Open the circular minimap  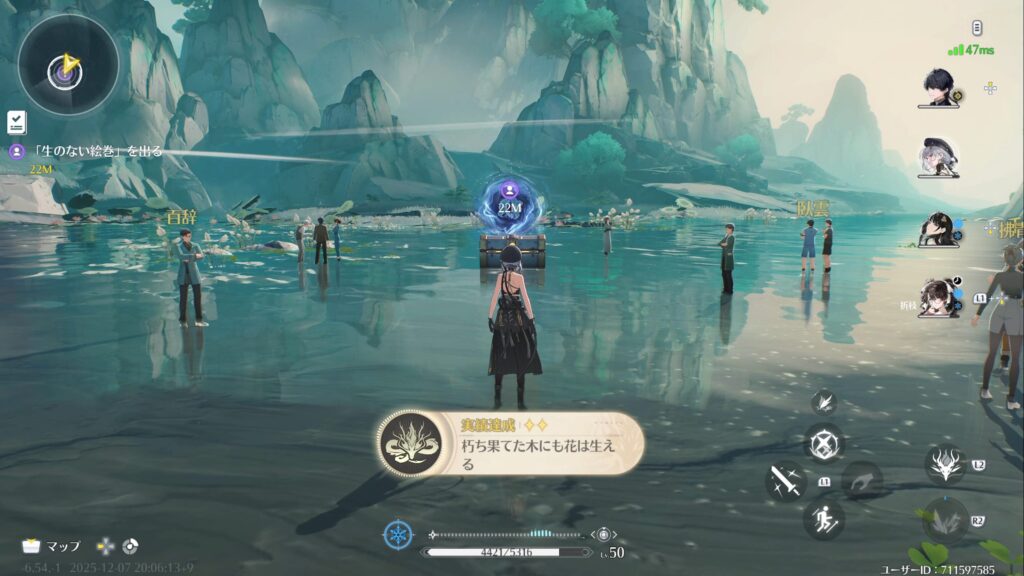(68, 65)
